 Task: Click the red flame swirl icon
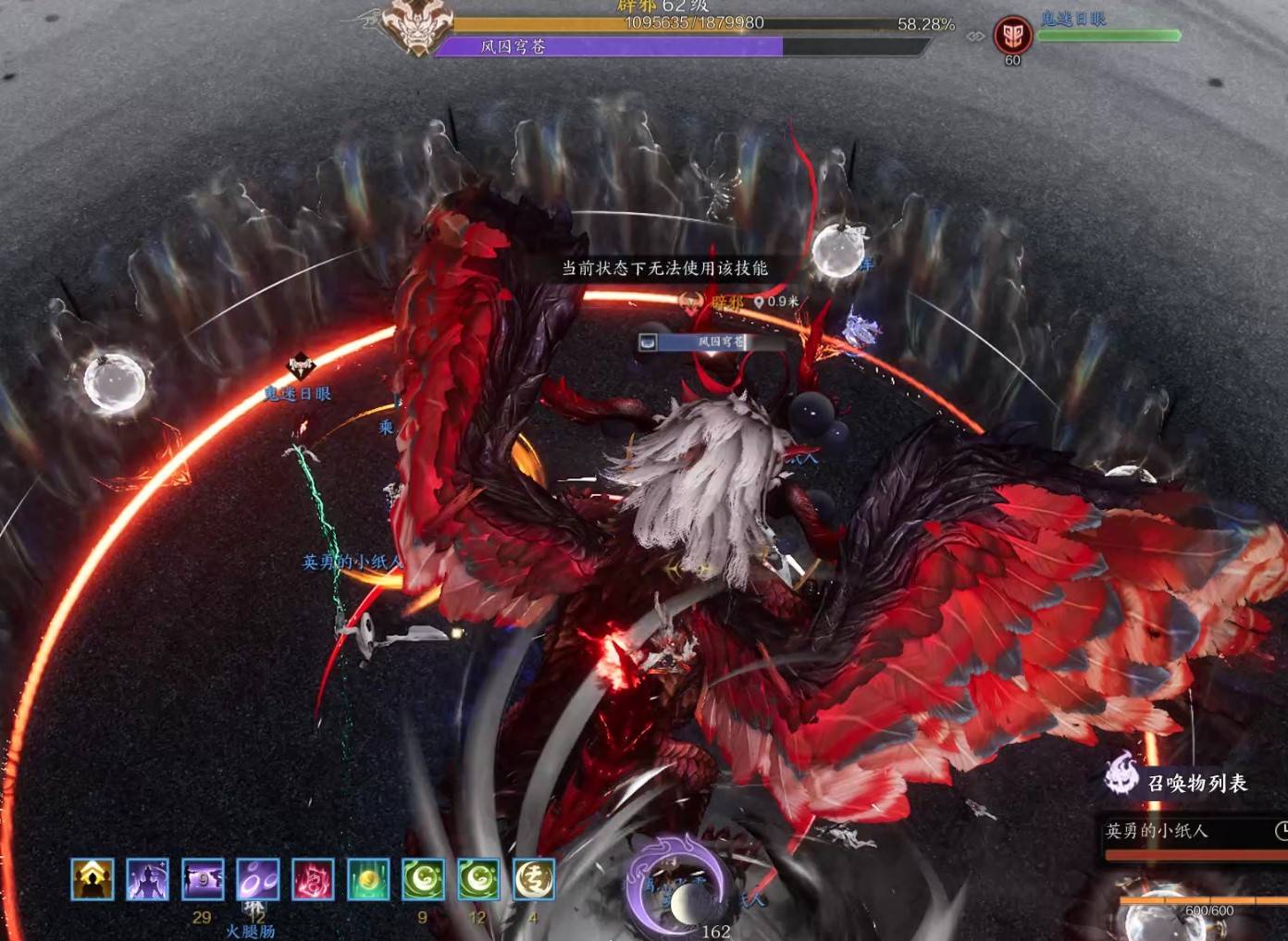click(313, 879)
